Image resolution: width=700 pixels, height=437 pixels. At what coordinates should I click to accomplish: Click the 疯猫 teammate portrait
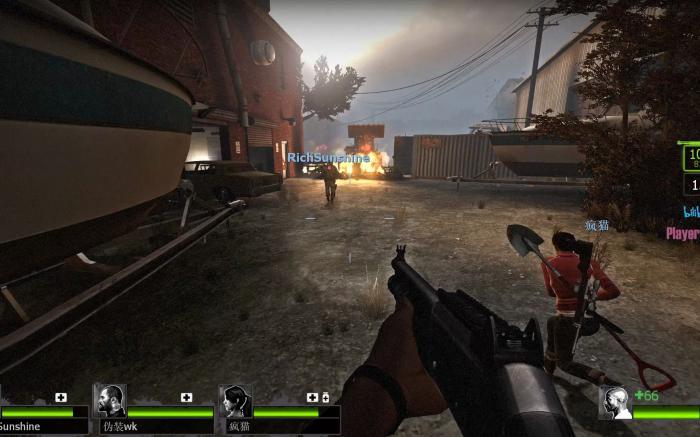[235, 402]
